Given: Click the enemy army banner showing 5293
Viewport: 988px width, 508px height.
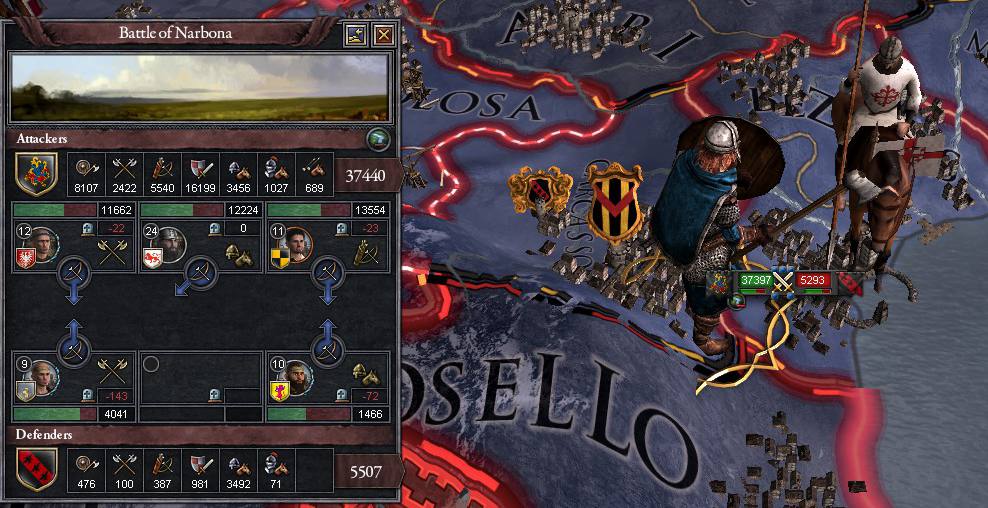Looking at the screenshot, I should click(813, 281).
